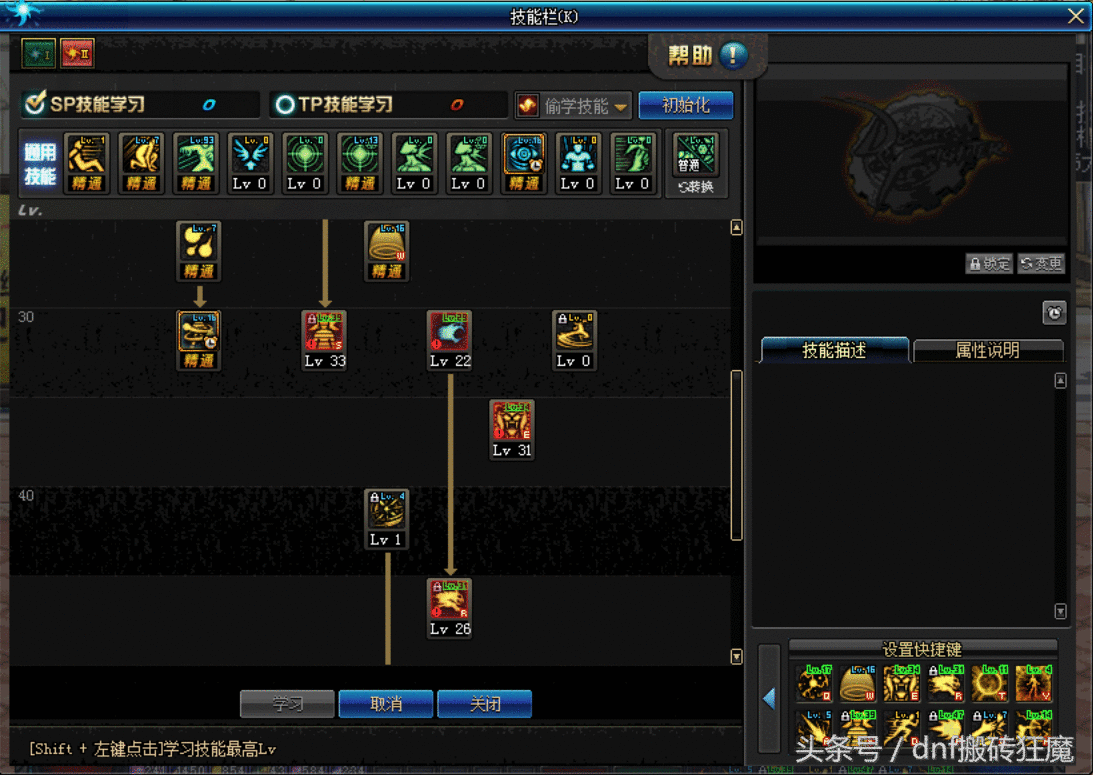Screen dimensions: 1093x775
Task: Switch to skill page I tab
Action: coord(39,53)
